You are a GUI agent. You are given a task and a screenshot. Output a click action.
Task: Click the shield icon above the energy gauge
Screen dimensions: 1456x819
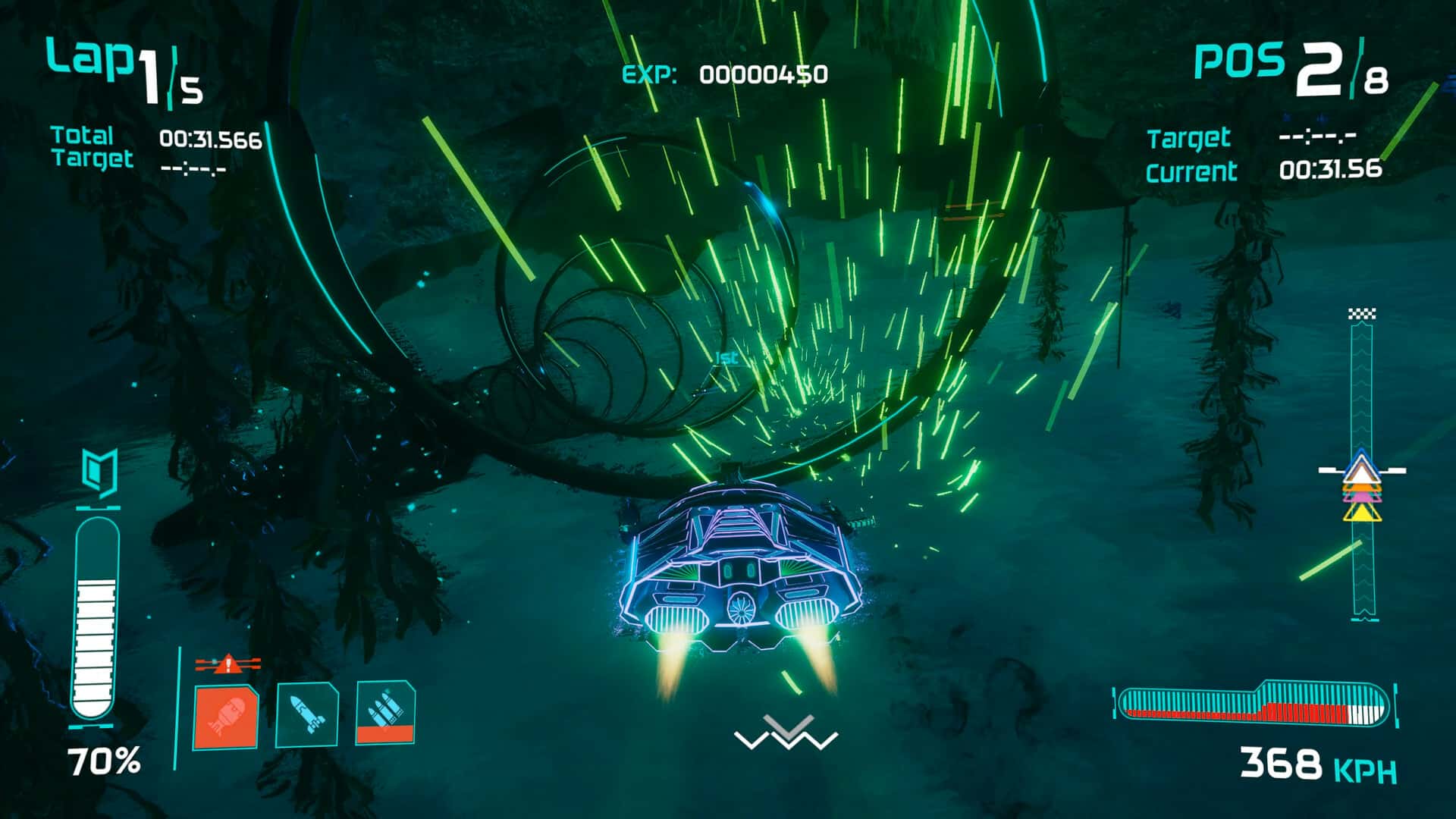tap(99, 469)
